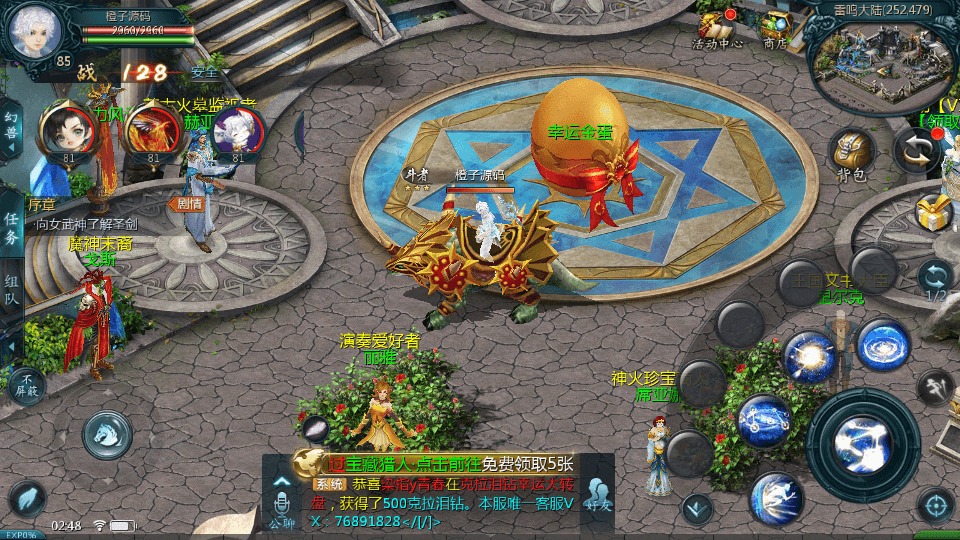Image resolution: width=960 pixels, height=540 pixels.
Task: Click the 剧情 story button
Action: point(189,203)
